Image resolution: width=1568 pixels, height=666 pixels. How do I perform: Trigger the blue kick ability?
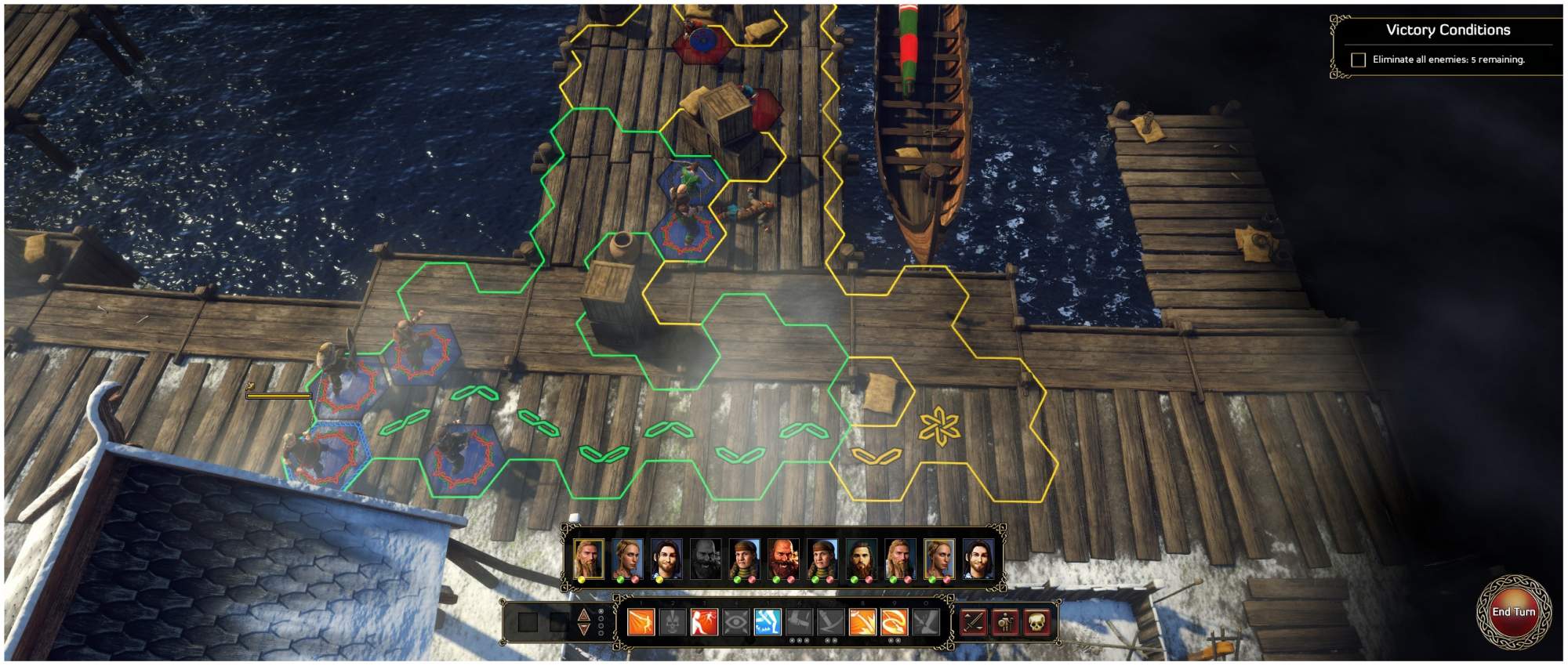(x=767, y=623)
